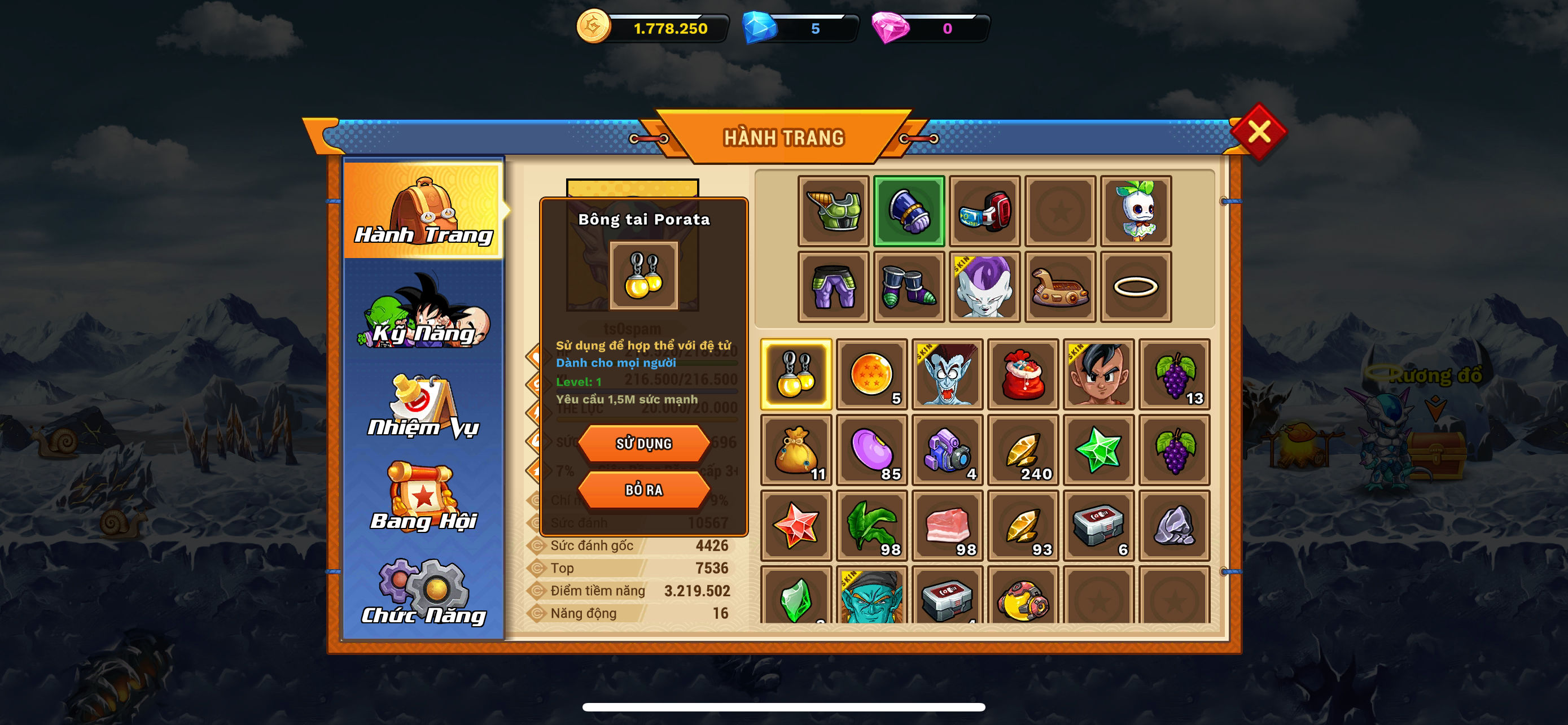Select the raw meat stack of 98
Screen dimensions: 1568x725
(947, 525)
